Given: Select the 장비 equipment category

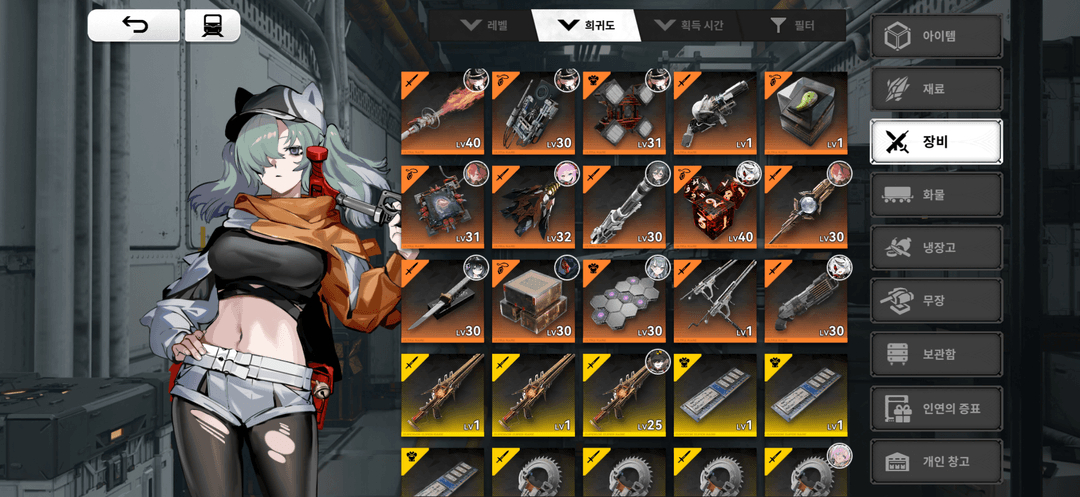Looking at the screenshot, I should [x=936, y=142].
